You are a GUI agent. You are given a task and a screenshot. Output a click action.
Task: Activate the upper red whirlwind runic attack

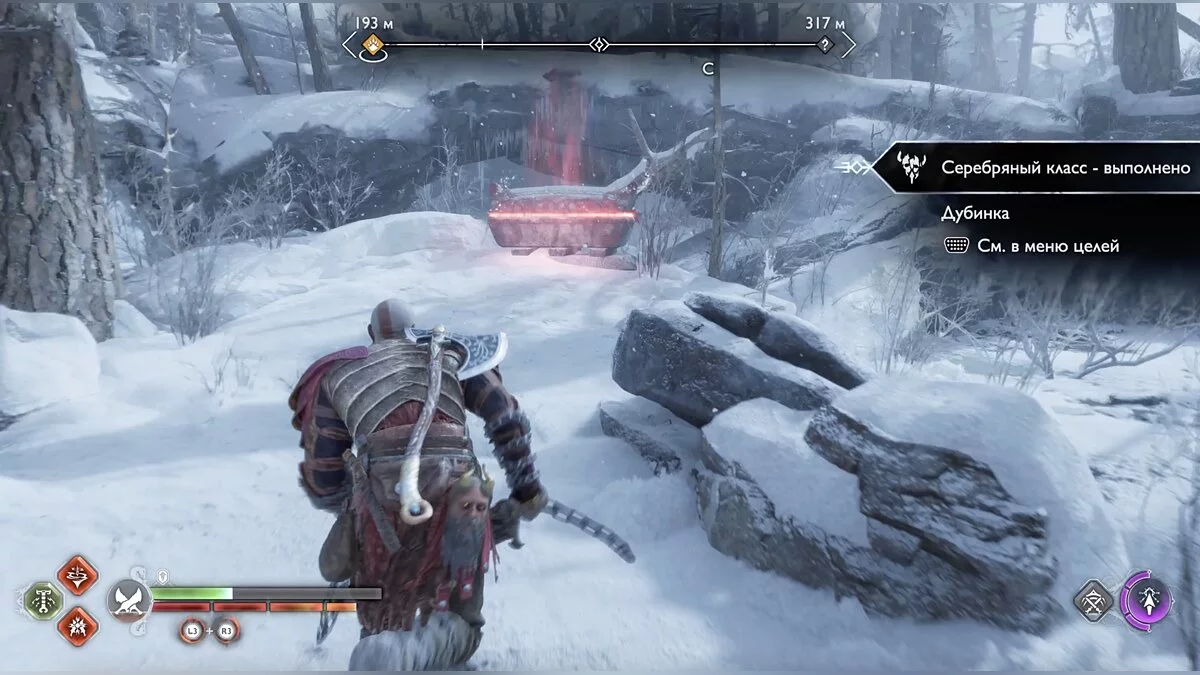(x=77, y=574)
